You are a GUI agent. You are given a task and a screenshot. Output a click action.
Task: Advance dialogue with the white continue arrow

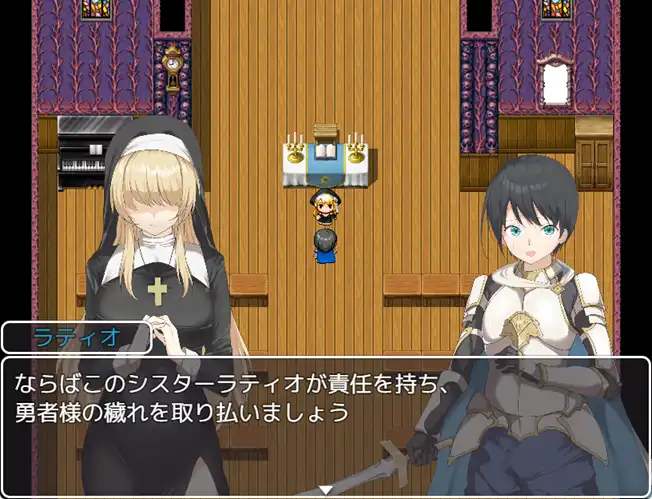pyautogui.click(x=325, y=489)
